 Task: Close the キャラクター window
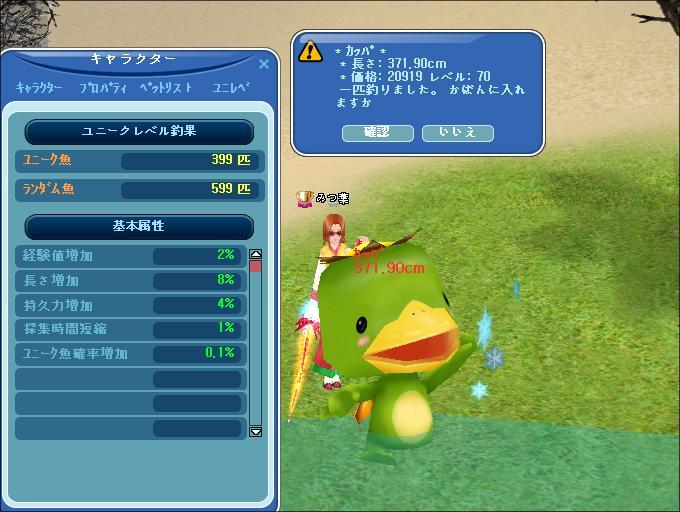point(264,64)
